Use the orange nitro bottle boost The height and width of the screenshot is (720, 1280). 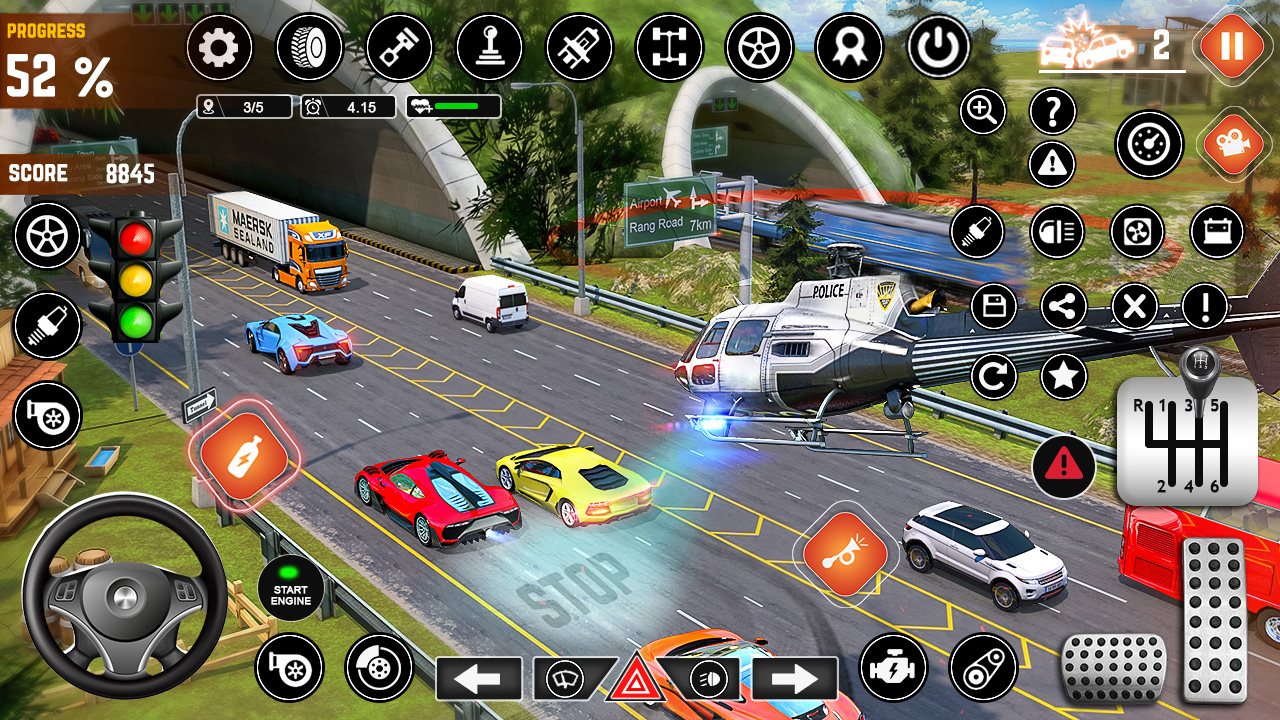244,458
